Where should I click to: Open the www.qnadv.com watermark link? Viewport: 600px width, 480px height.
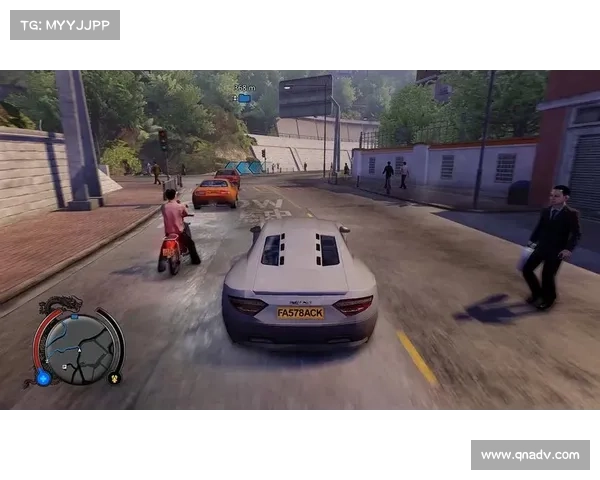[x=529, y=455]
